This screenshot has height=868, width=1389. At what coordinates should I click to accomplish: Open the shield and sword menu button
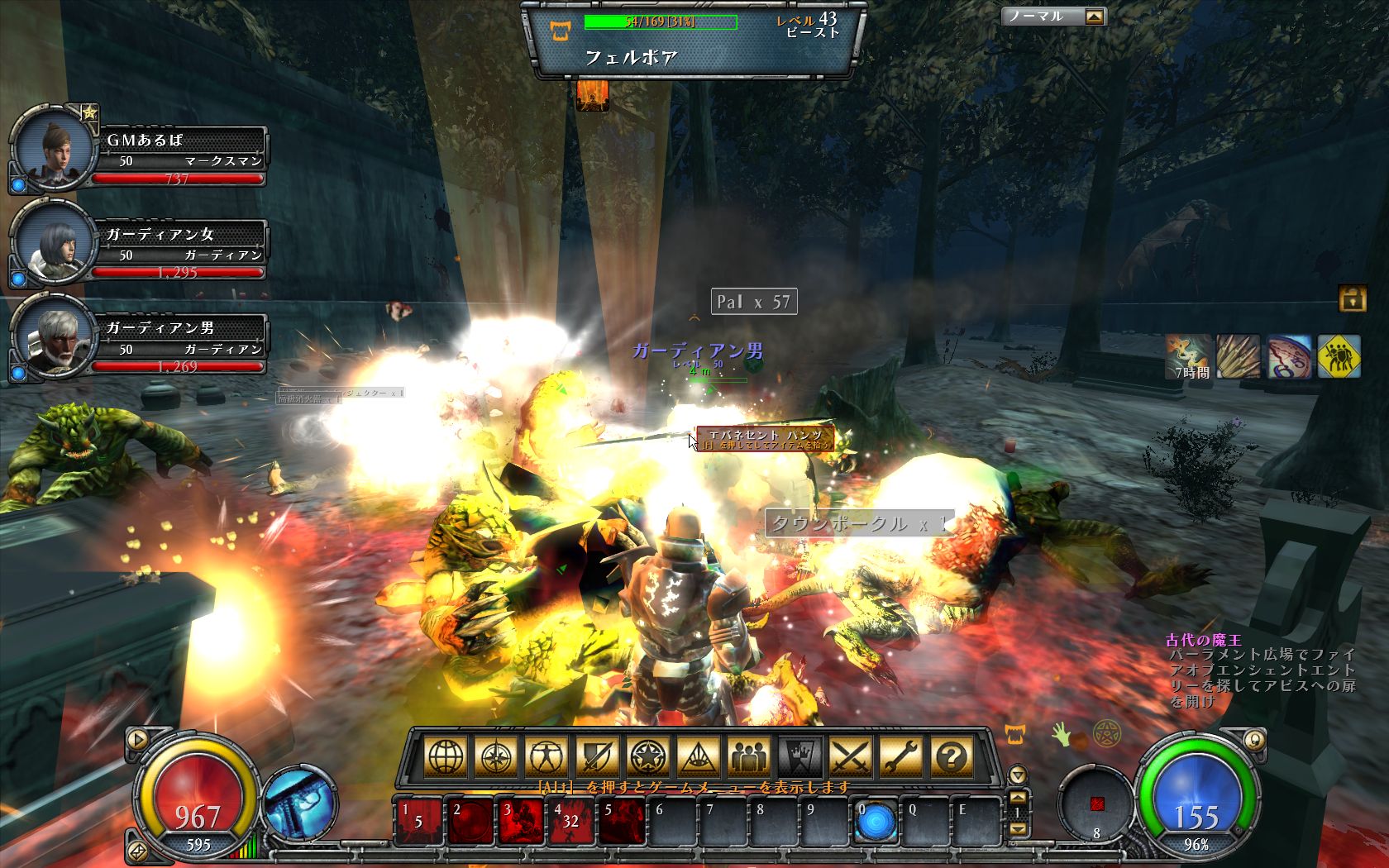point(597,756)
